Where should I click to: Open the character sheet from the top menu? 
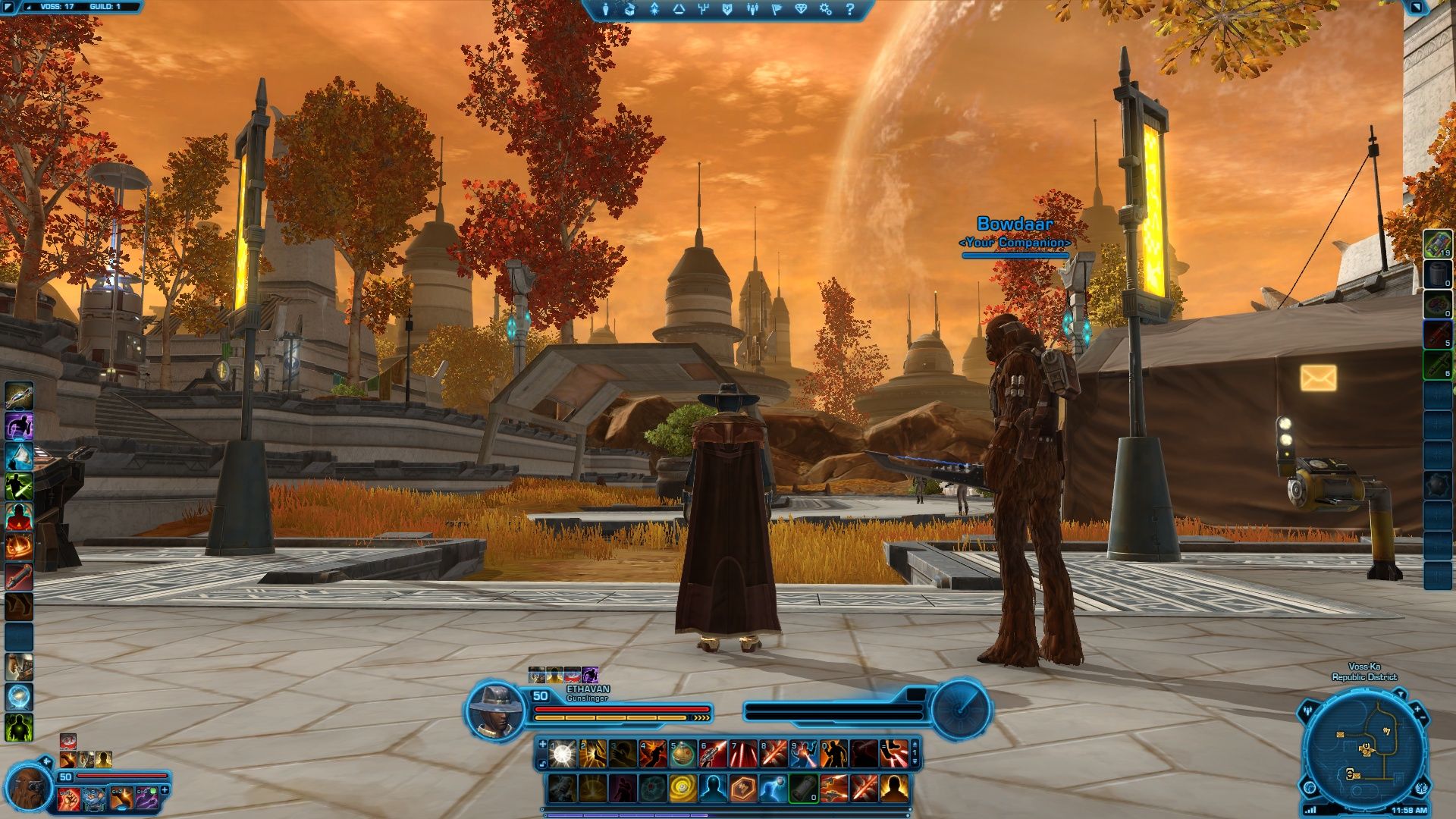pyautogui.click(x=606, y=9)
